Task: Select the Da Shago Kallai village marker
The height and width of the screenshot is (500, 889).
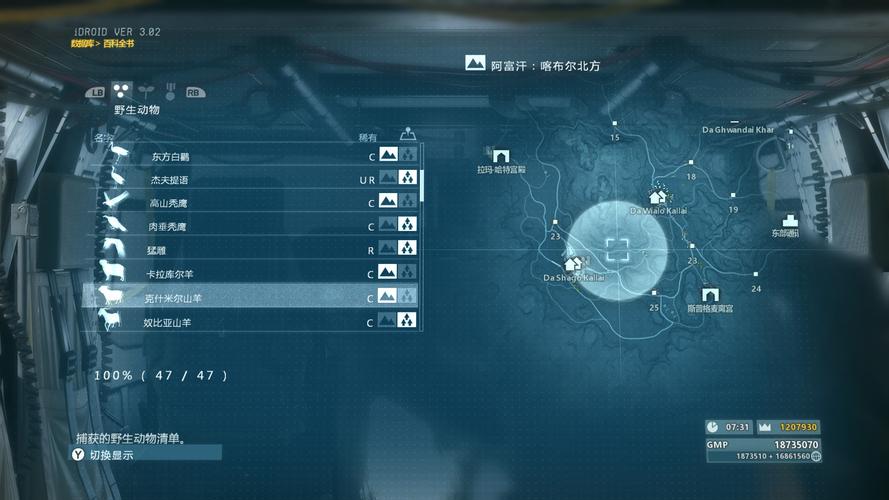Action: [x=574, y=263]
